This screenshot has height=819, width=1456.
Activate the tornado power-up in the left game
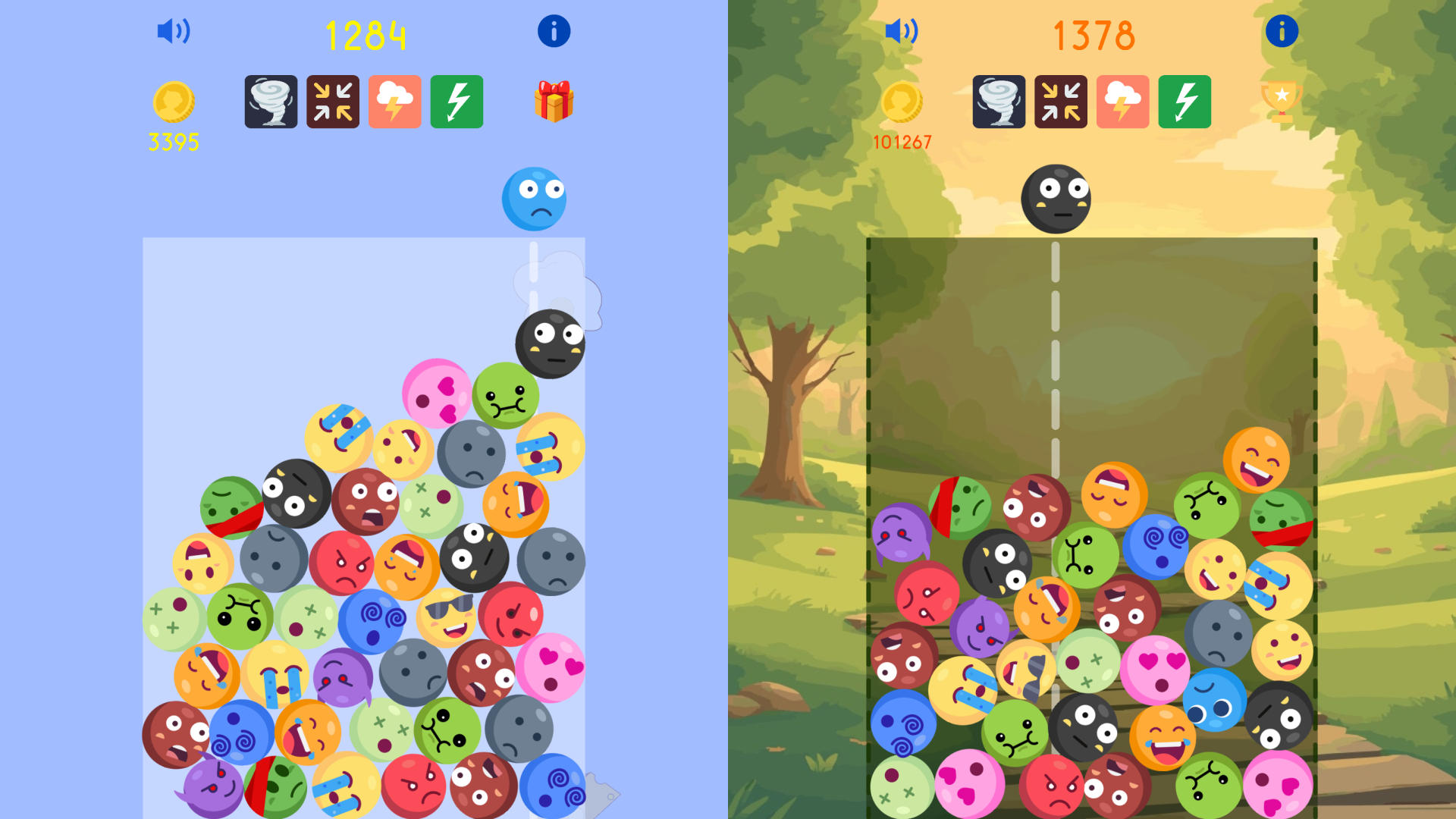click(270, 102)
